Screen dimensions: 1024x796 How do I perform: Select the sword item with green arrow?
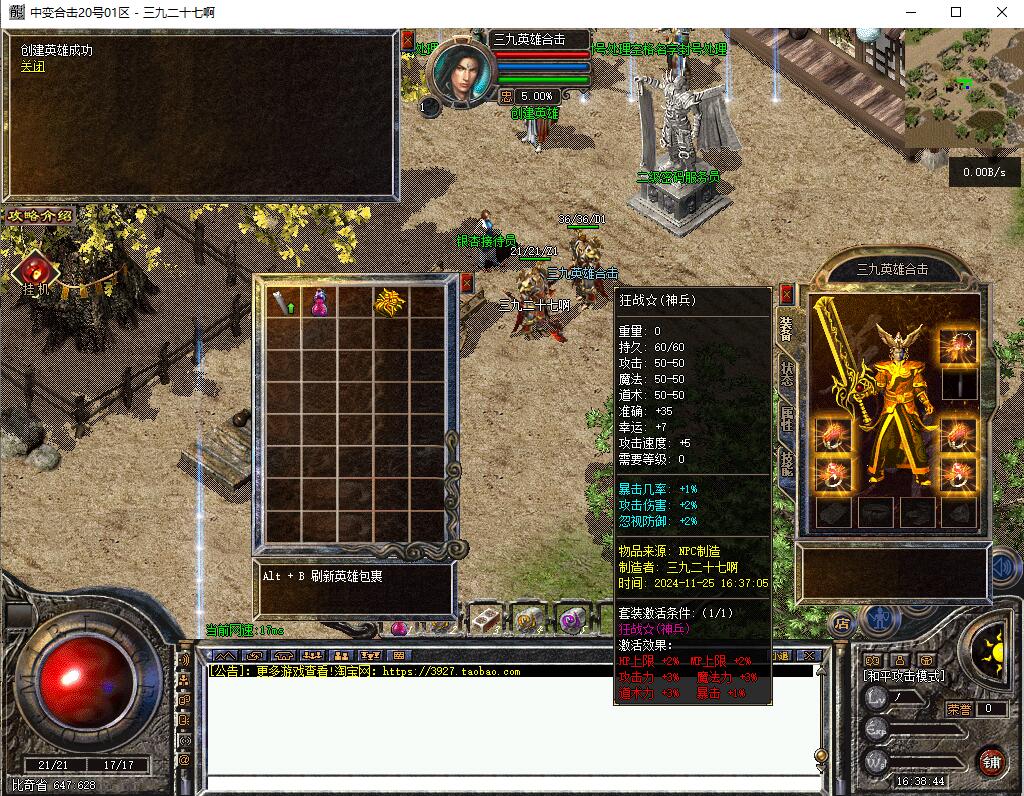click(x=284, y=303)
